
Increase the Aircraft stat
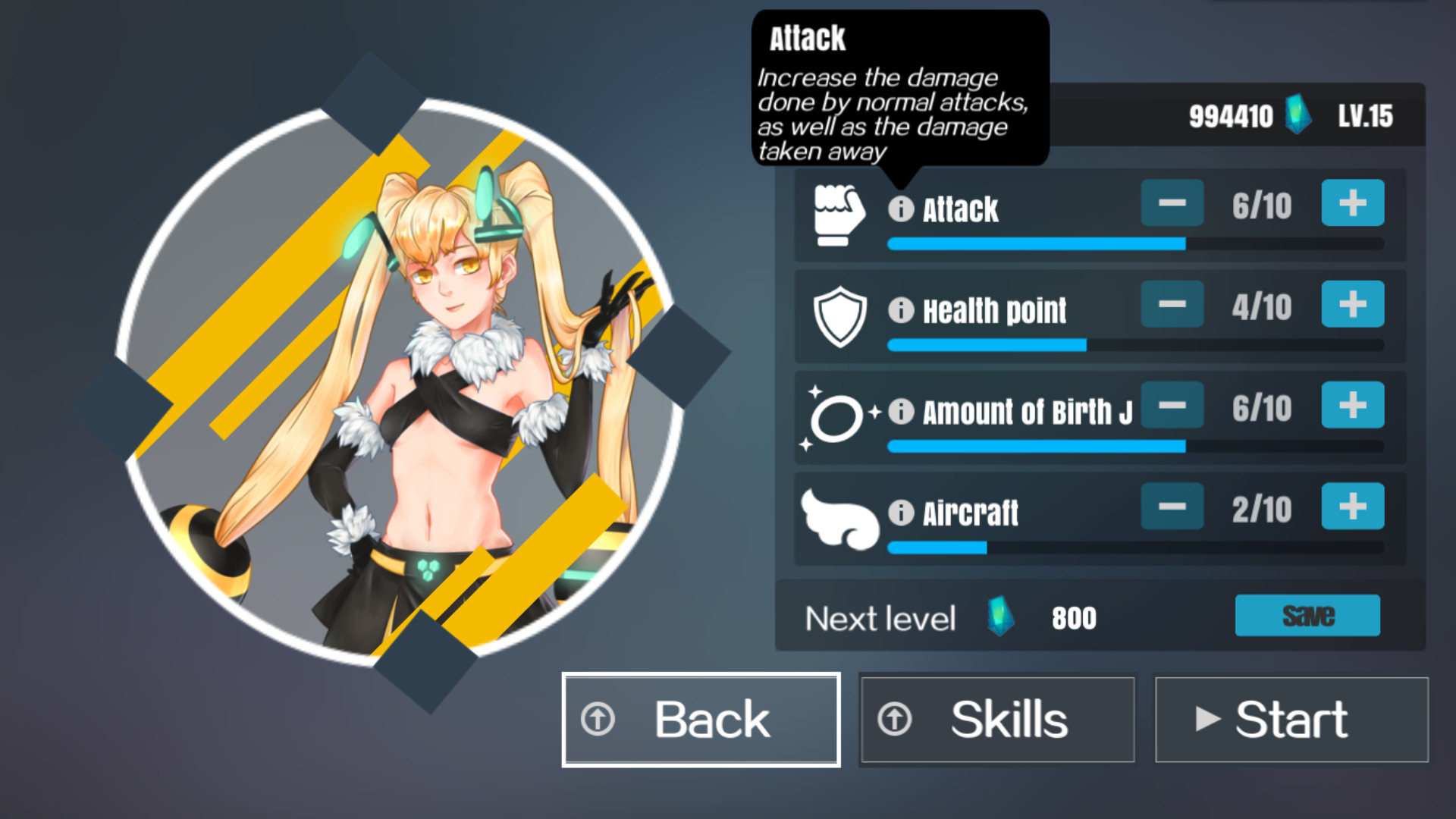click(x=1353, y=507)
